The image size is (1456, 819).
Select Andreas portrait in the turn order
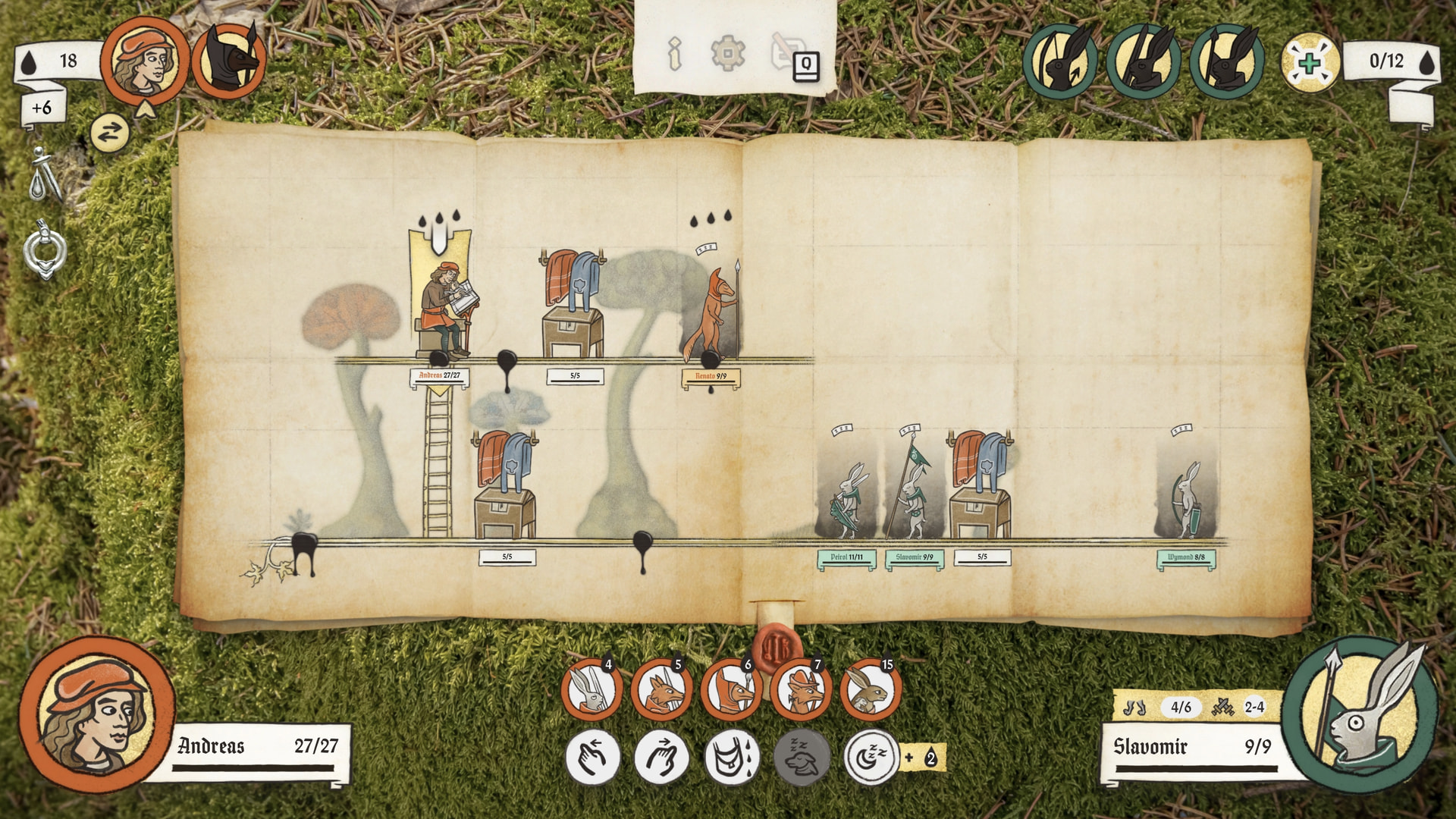(x=145, y=61)
